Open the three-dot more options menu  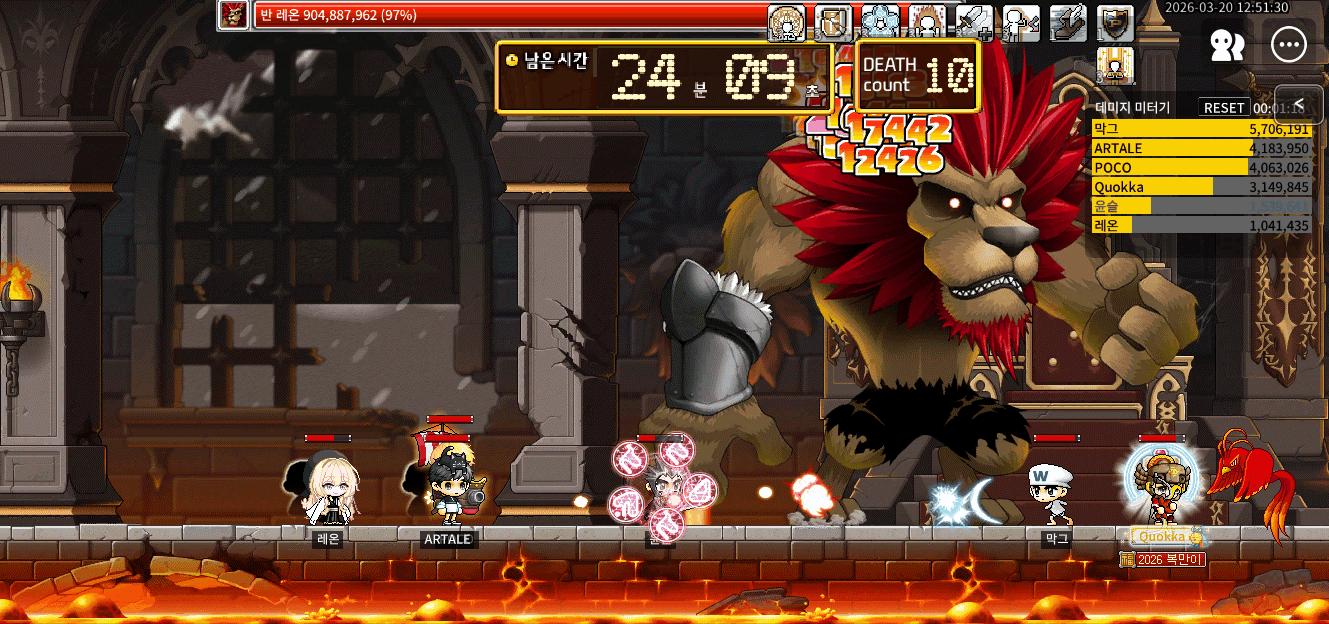point(1289,44)
